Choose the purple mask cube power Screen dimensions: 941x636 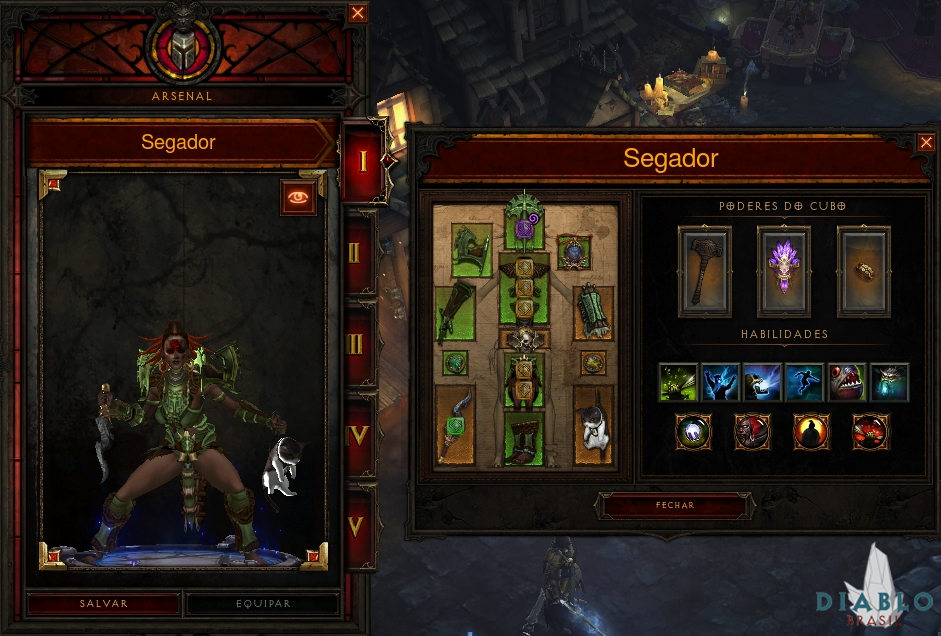(x=784, y=271)
